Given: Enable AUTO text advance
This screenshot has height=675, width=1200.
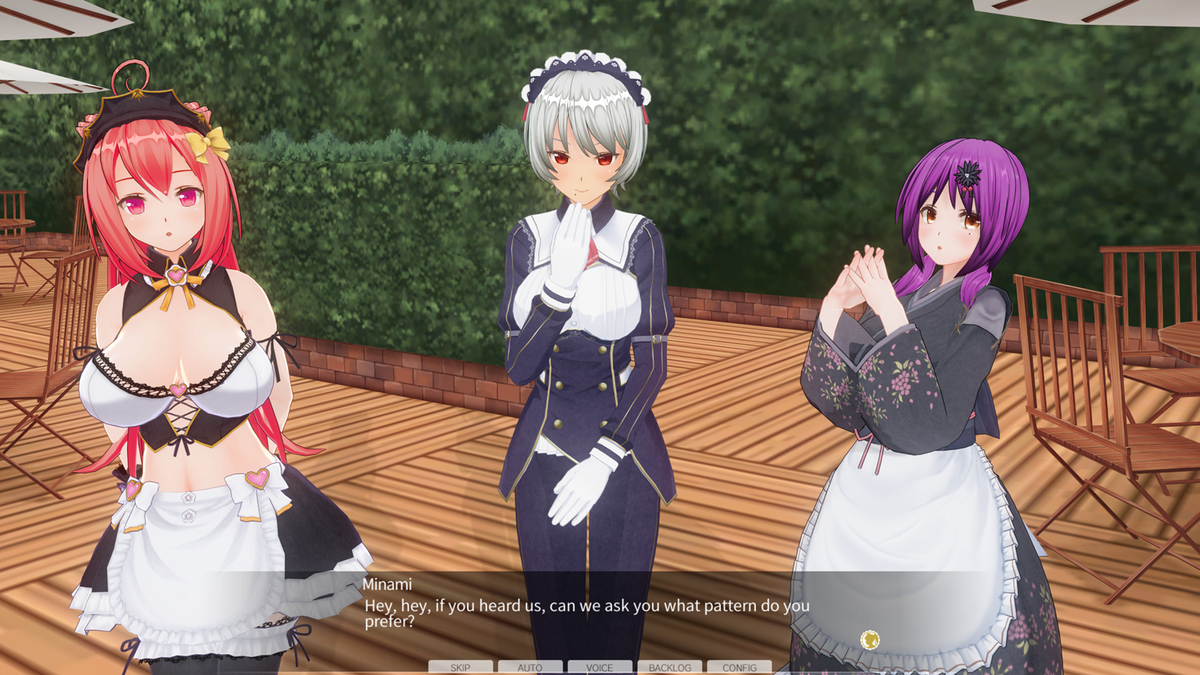Looking at the screenshot, I should 530,667.
